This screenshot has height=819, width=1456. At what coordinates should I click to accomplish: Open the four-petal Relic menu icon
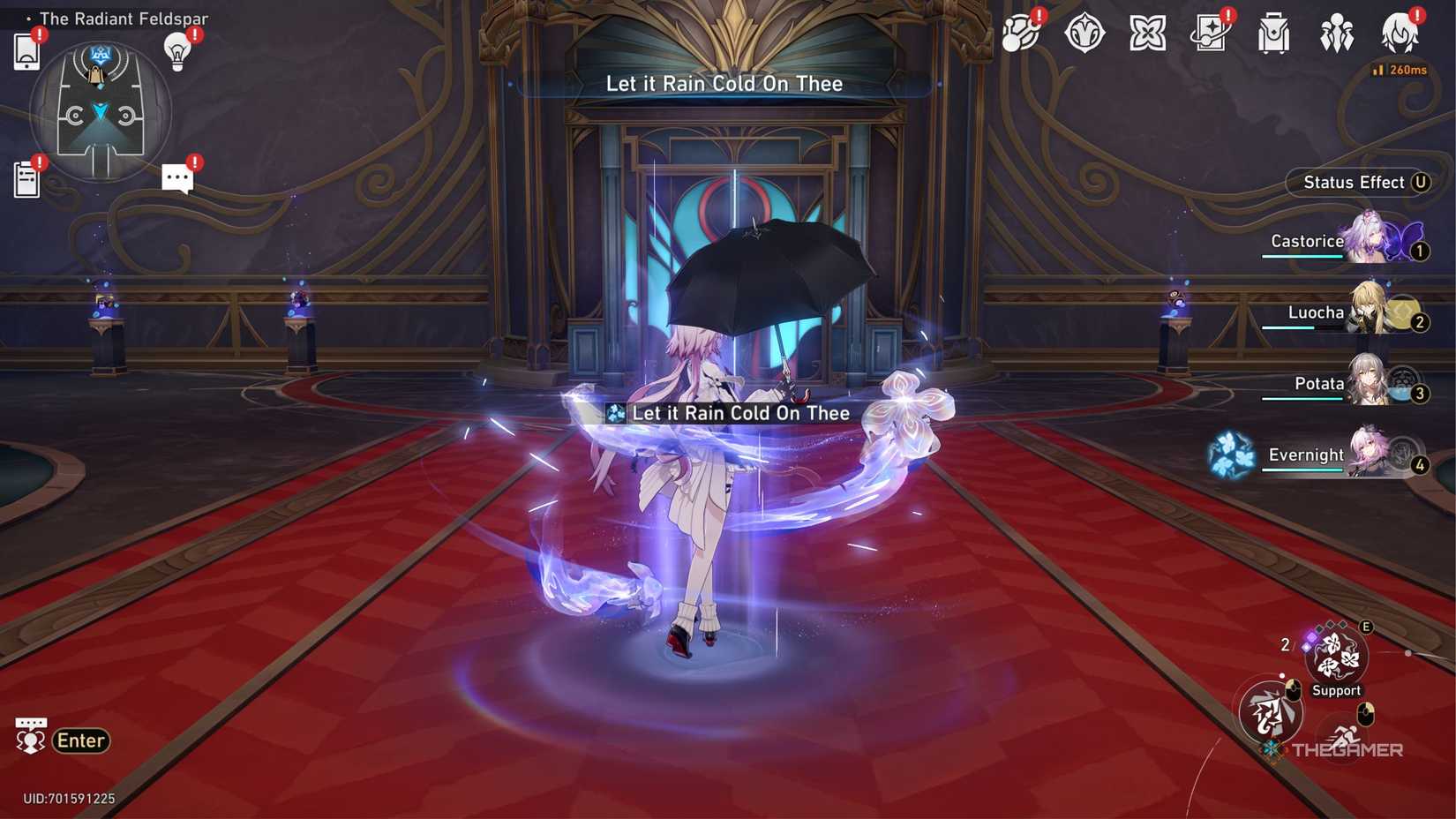pyautogui.click(x=1145, y=34)
